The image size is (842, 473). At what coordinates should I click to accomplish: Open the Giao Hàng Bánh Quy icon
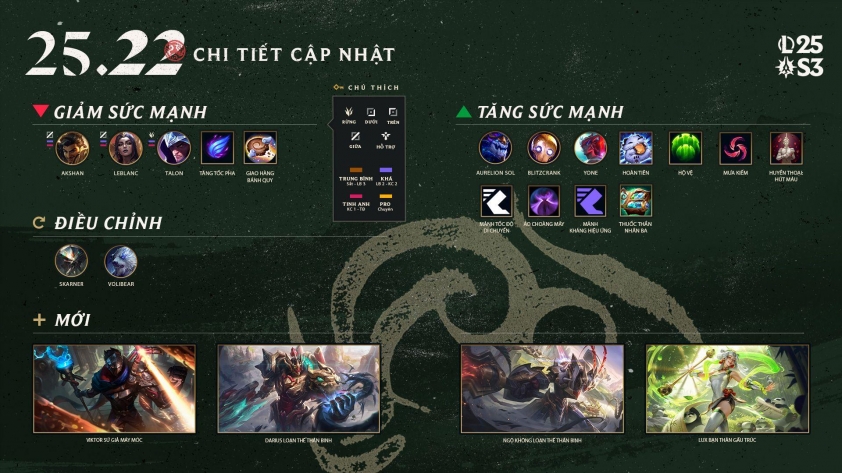point(260,148)
